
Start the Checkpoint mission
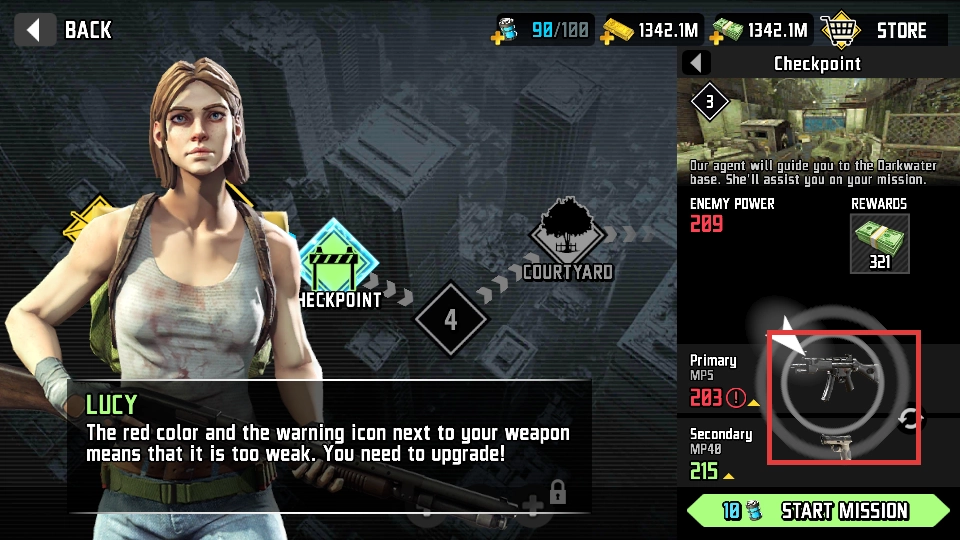pos(817,511)
